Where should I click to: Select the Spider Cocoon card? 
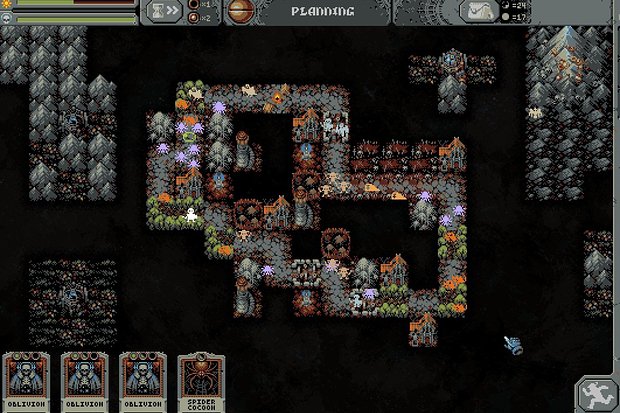pos(201,384)
